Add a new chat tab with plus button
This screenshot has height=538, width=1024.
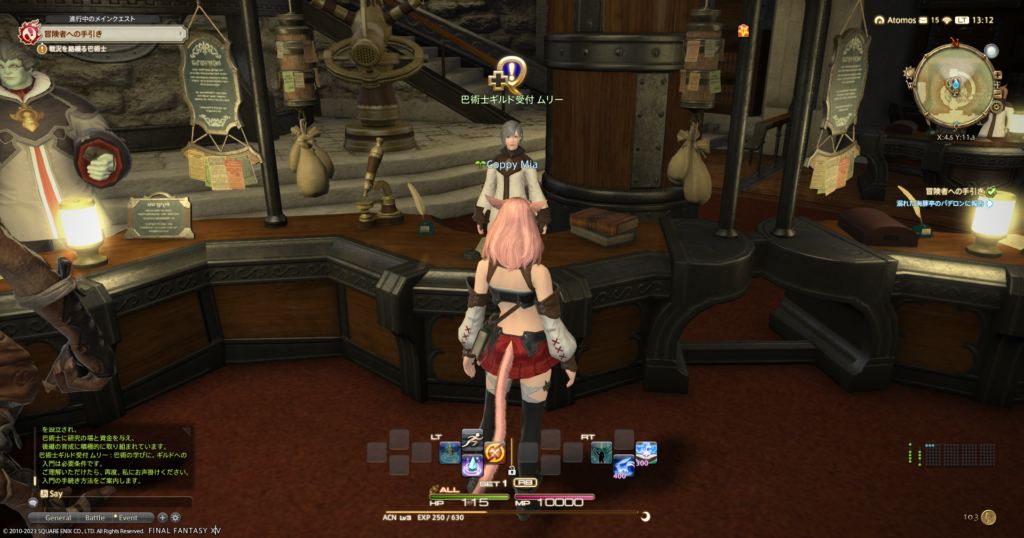(x=162, y=517)
